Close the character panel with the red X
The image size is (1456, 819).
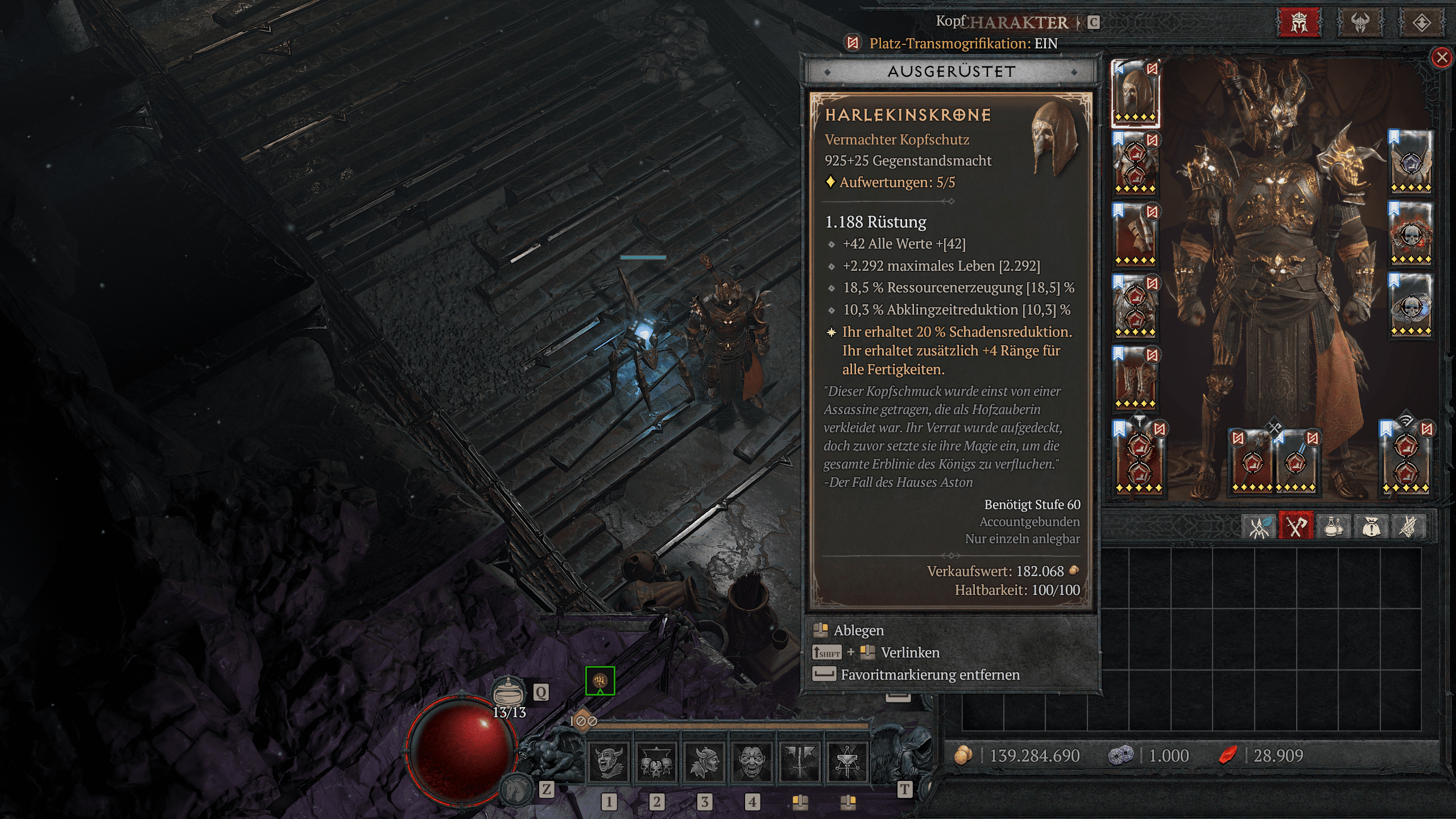tap(1442, 57)
